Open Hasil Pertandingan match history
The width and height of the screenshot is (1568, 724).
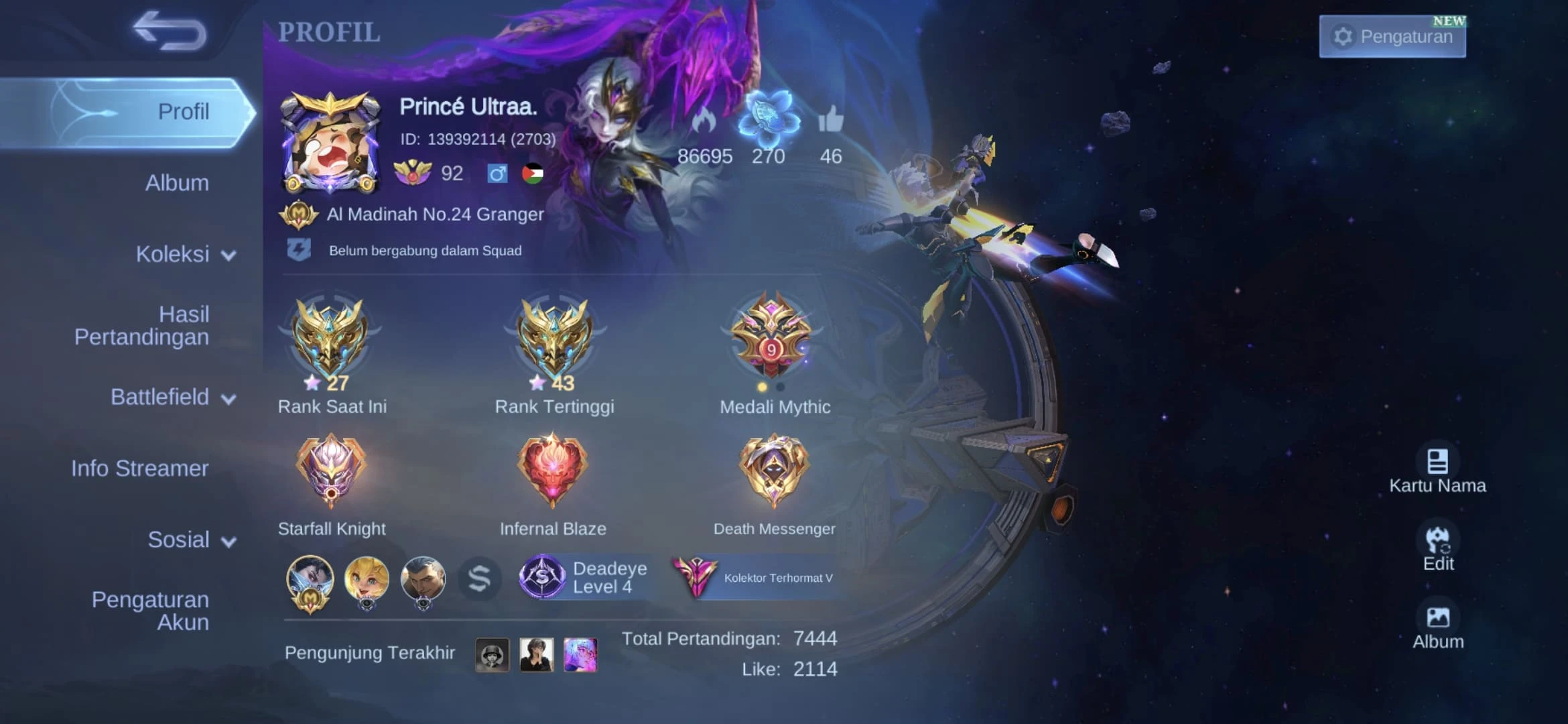tap(142, 325)
